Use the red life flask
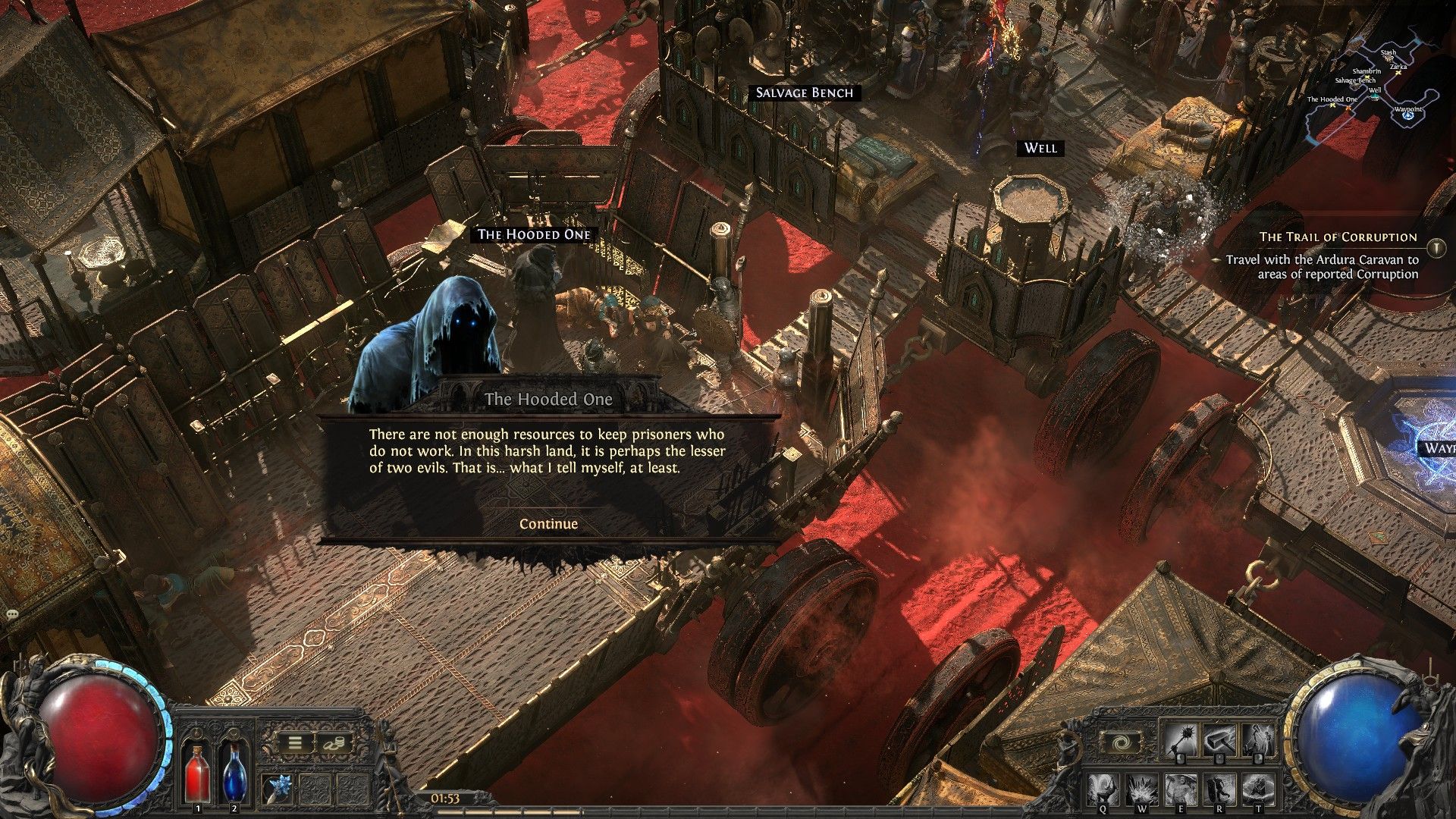 198,773
